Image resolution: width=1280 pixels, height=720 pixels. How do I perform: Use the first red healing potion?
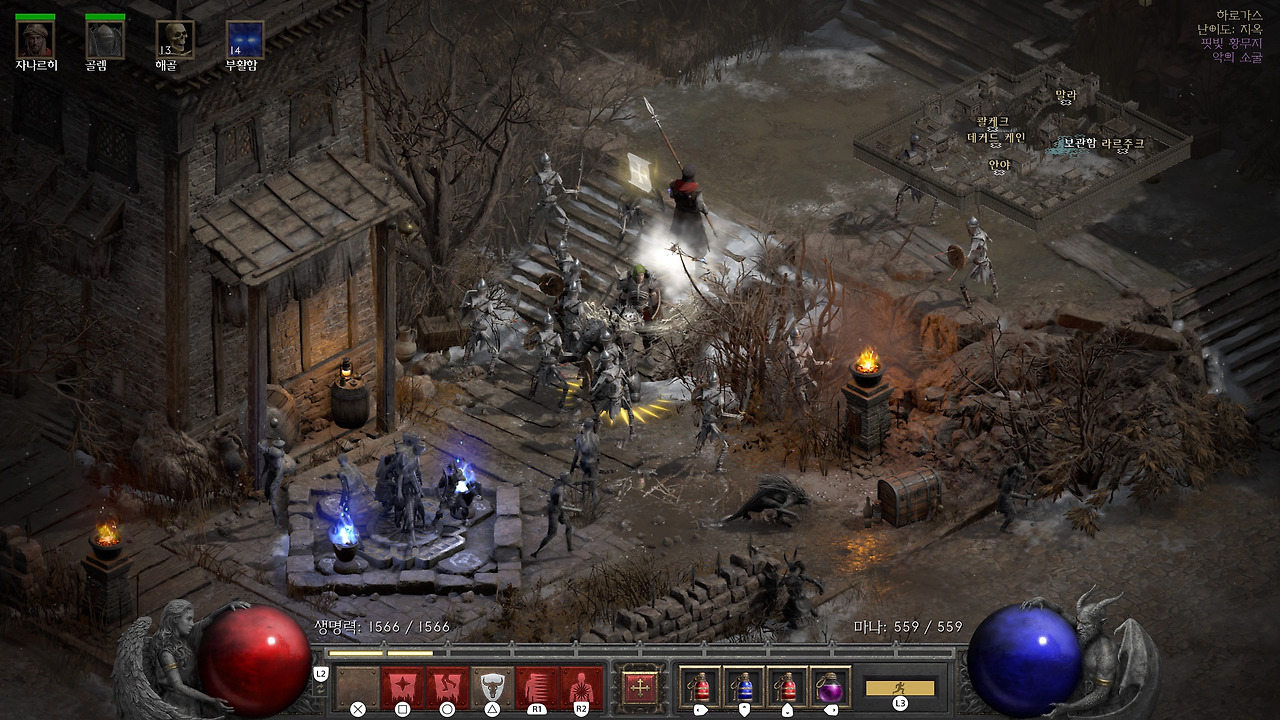tap(700, 687)
